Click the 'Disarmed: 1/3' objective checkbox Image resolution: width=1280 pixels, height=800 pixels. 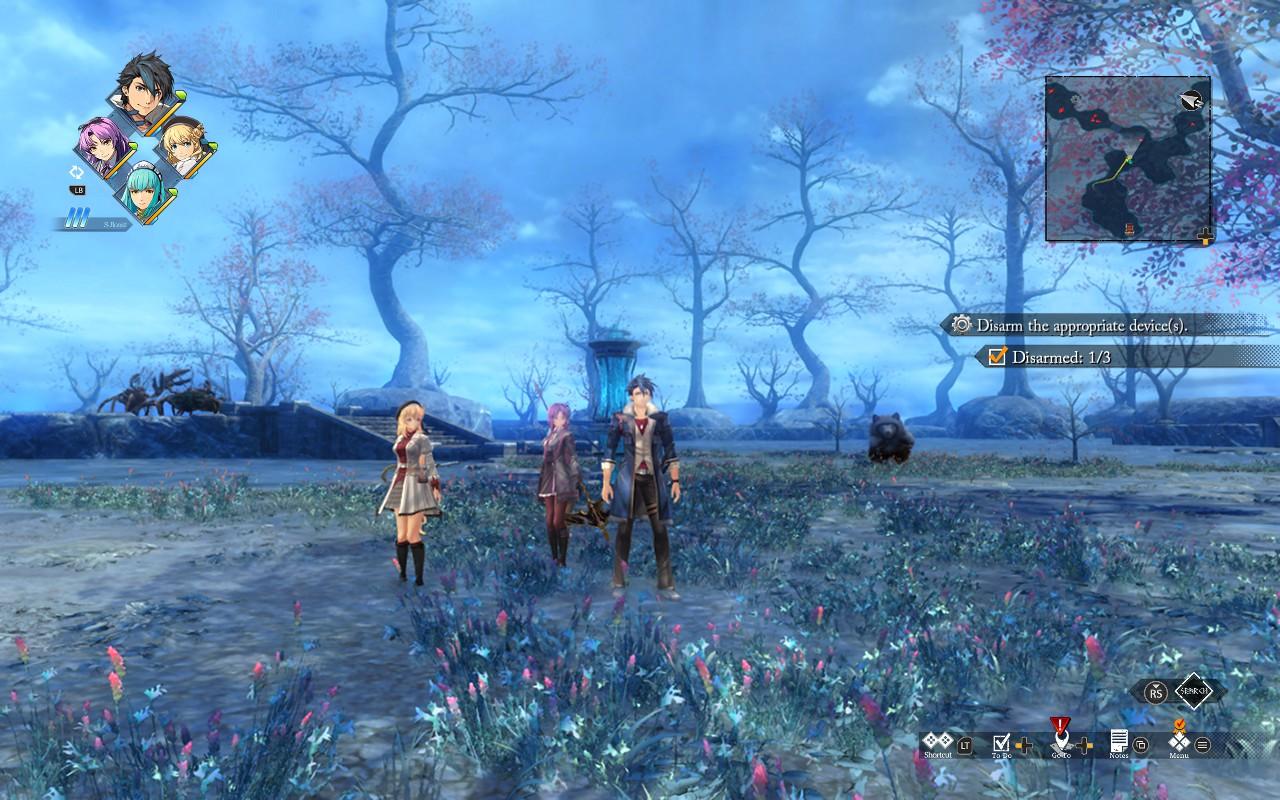996,356
